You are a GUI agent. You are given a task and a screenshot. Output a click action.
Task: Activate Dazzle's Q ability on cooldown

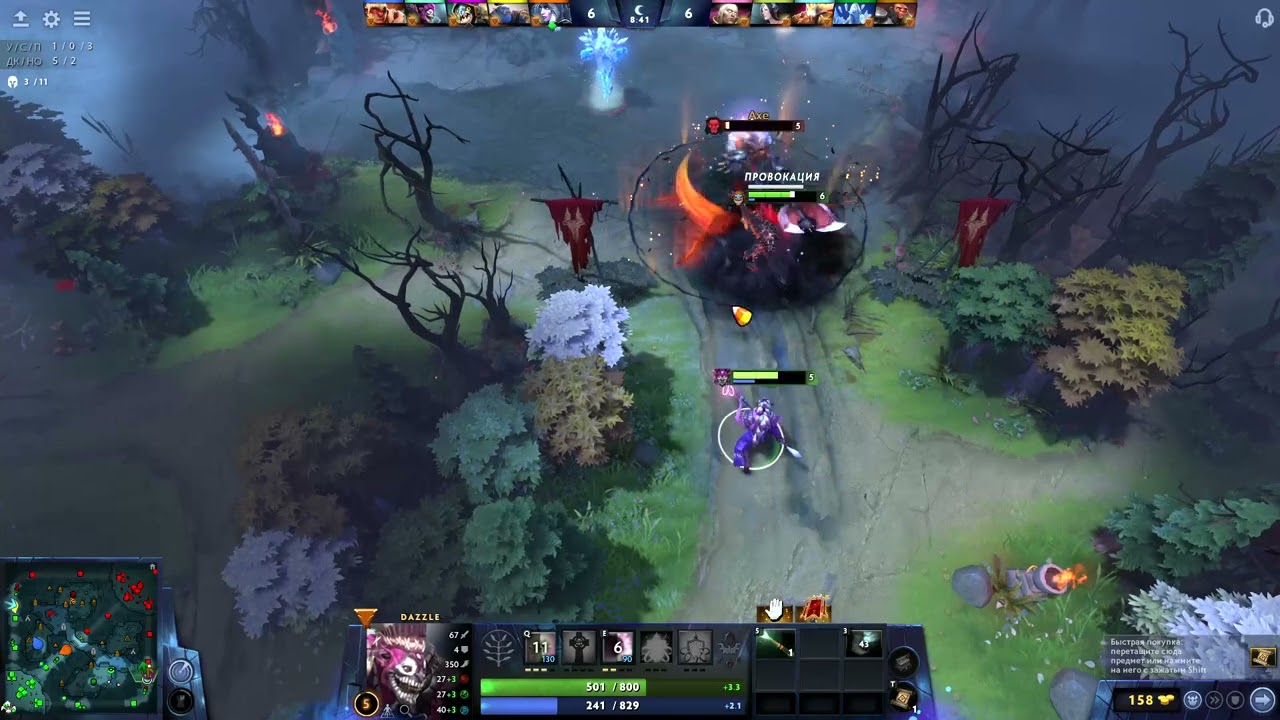[x=541, y=648]
